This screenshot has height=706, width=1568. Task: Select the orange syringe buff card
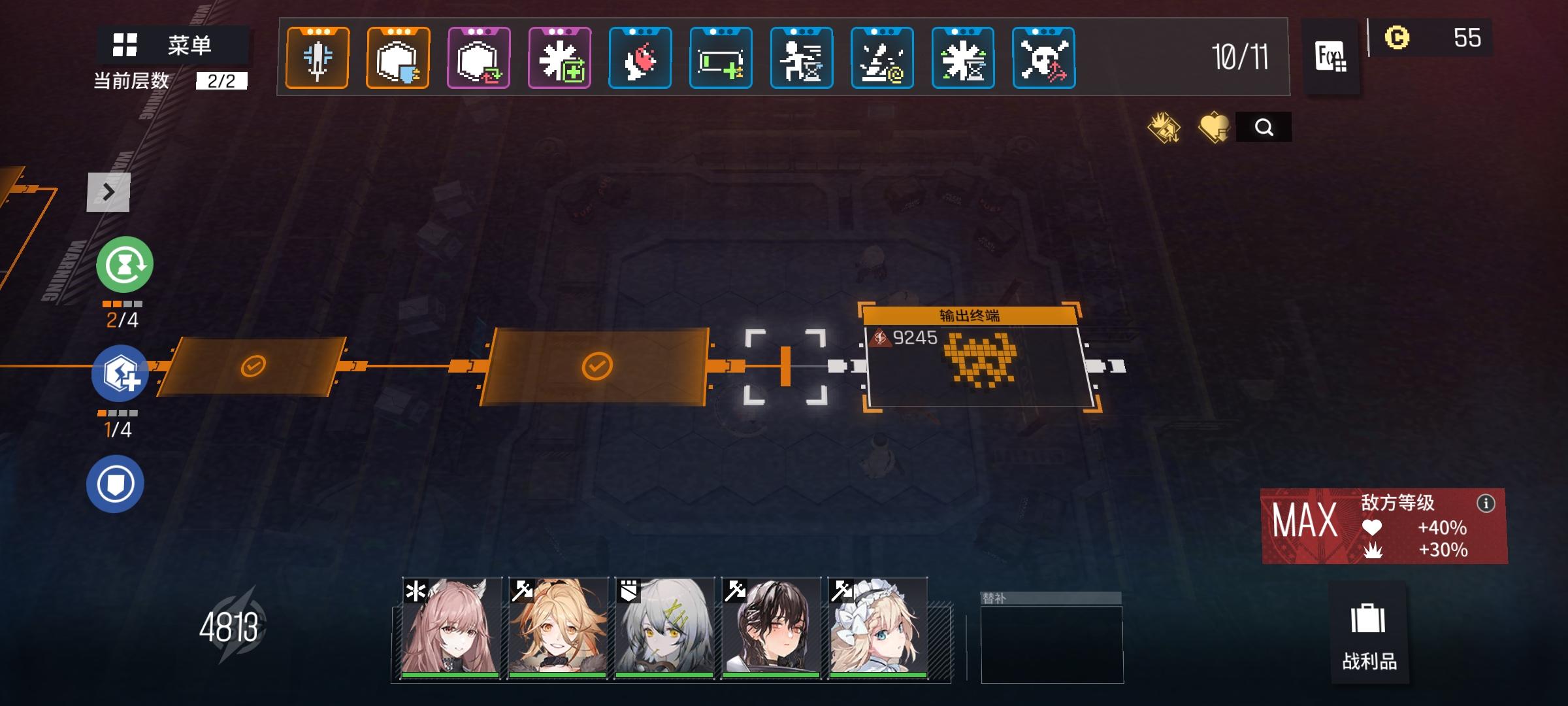tap(318, 57)
